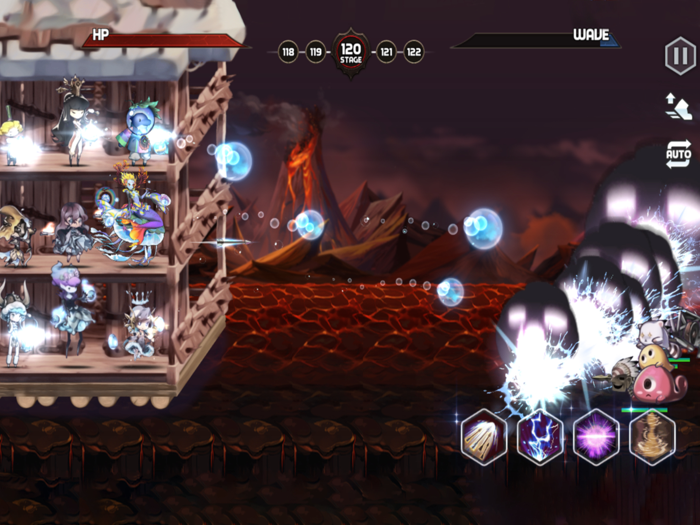Screen dimensions: 700x525
Task: Trigger the sand tornado skill
Action: pos(652,436)
